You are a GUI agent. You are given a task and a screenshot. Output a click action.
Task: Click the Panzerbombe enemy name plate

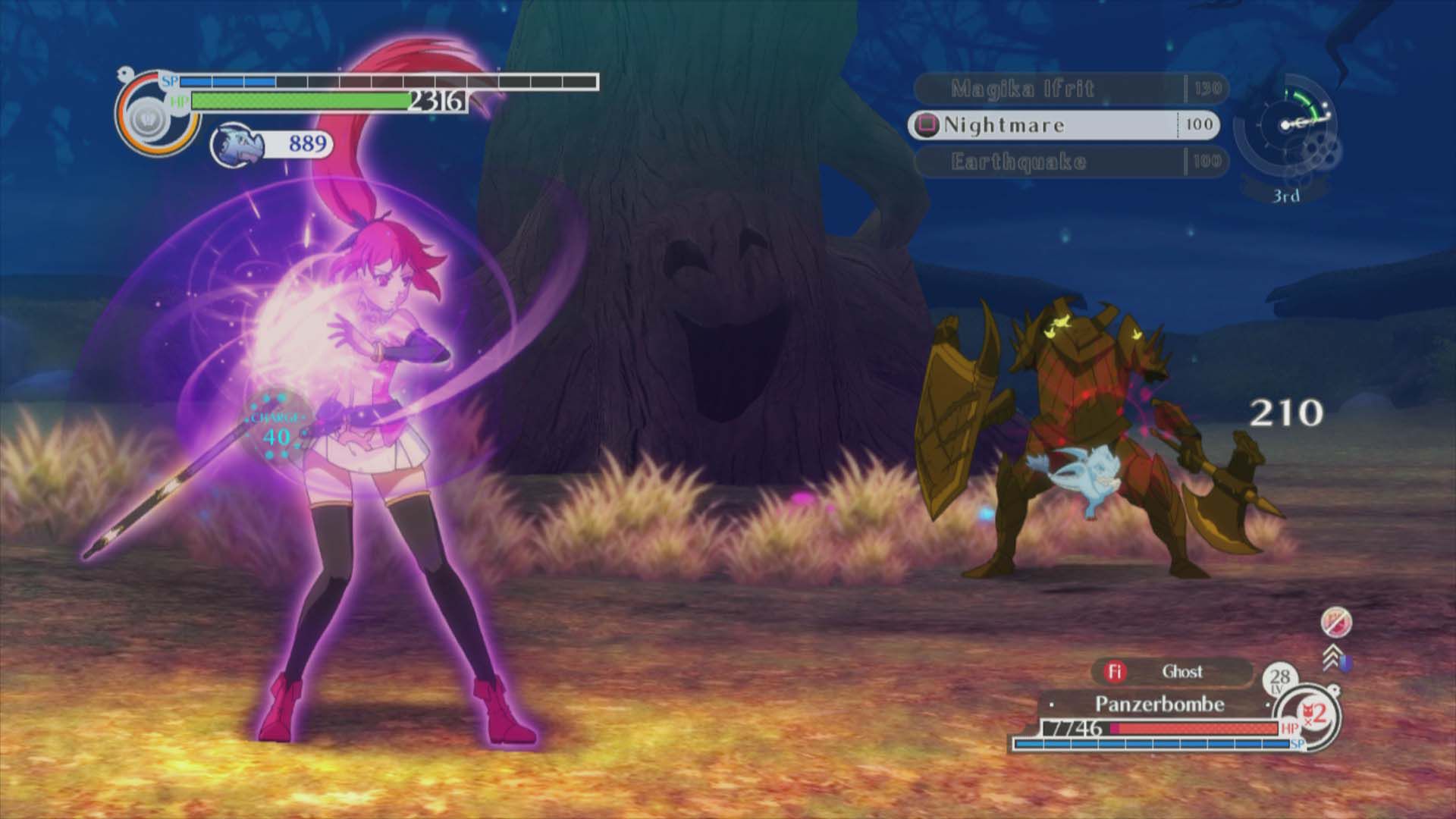[x=1159, y=704]
